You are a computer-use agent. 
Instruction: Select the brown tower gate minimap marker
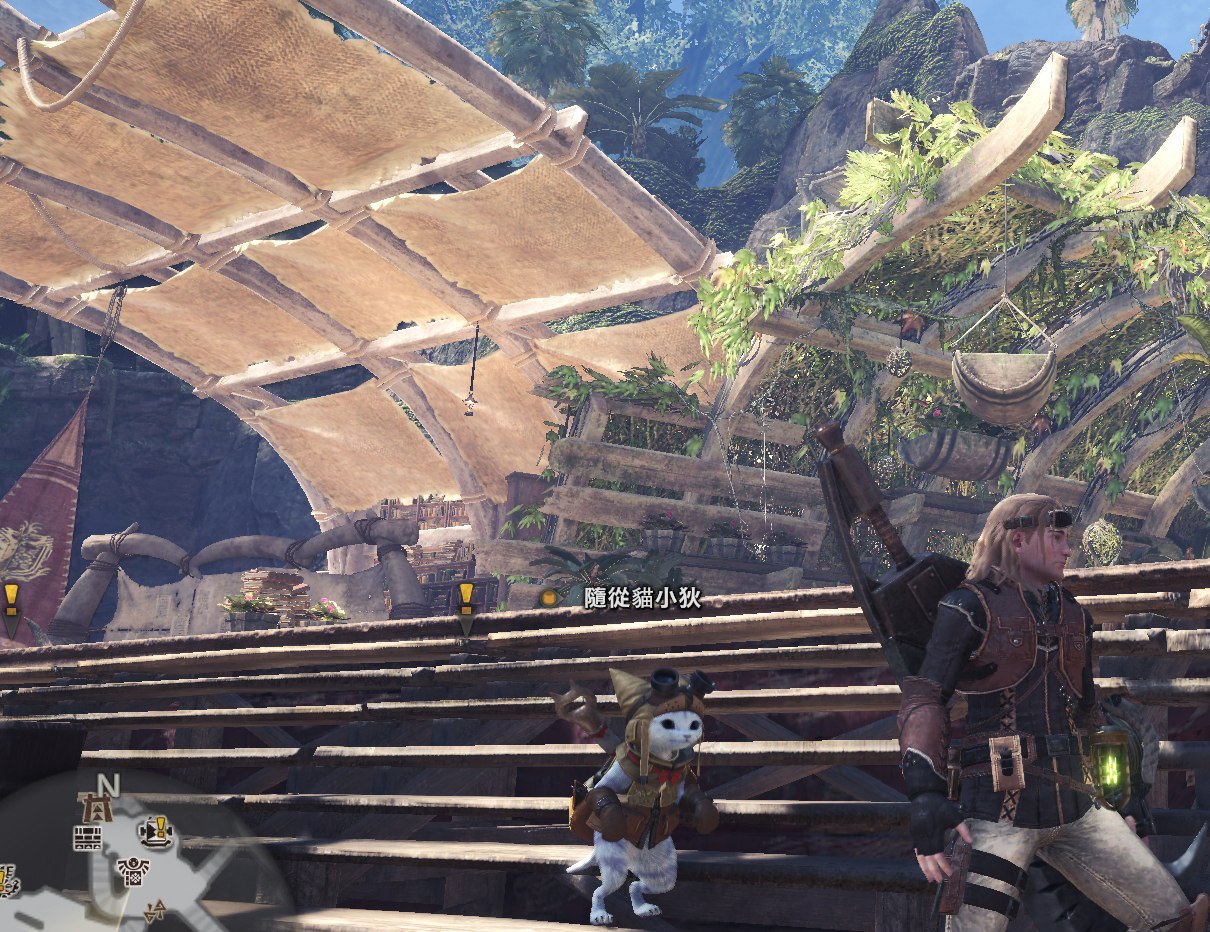[x=99, y=807]
